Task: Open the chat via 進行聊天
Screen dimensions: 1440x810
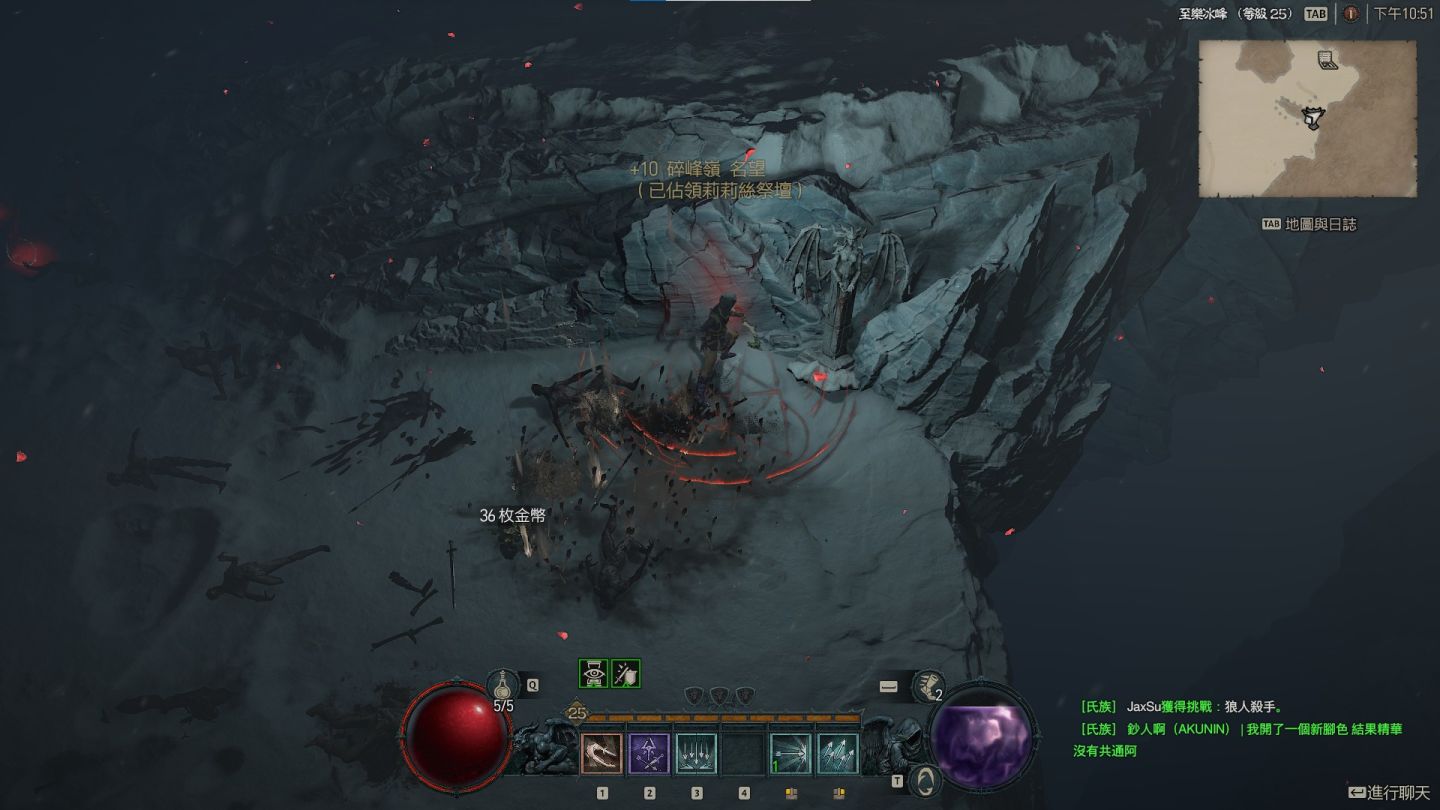Action: (1390, 793)
